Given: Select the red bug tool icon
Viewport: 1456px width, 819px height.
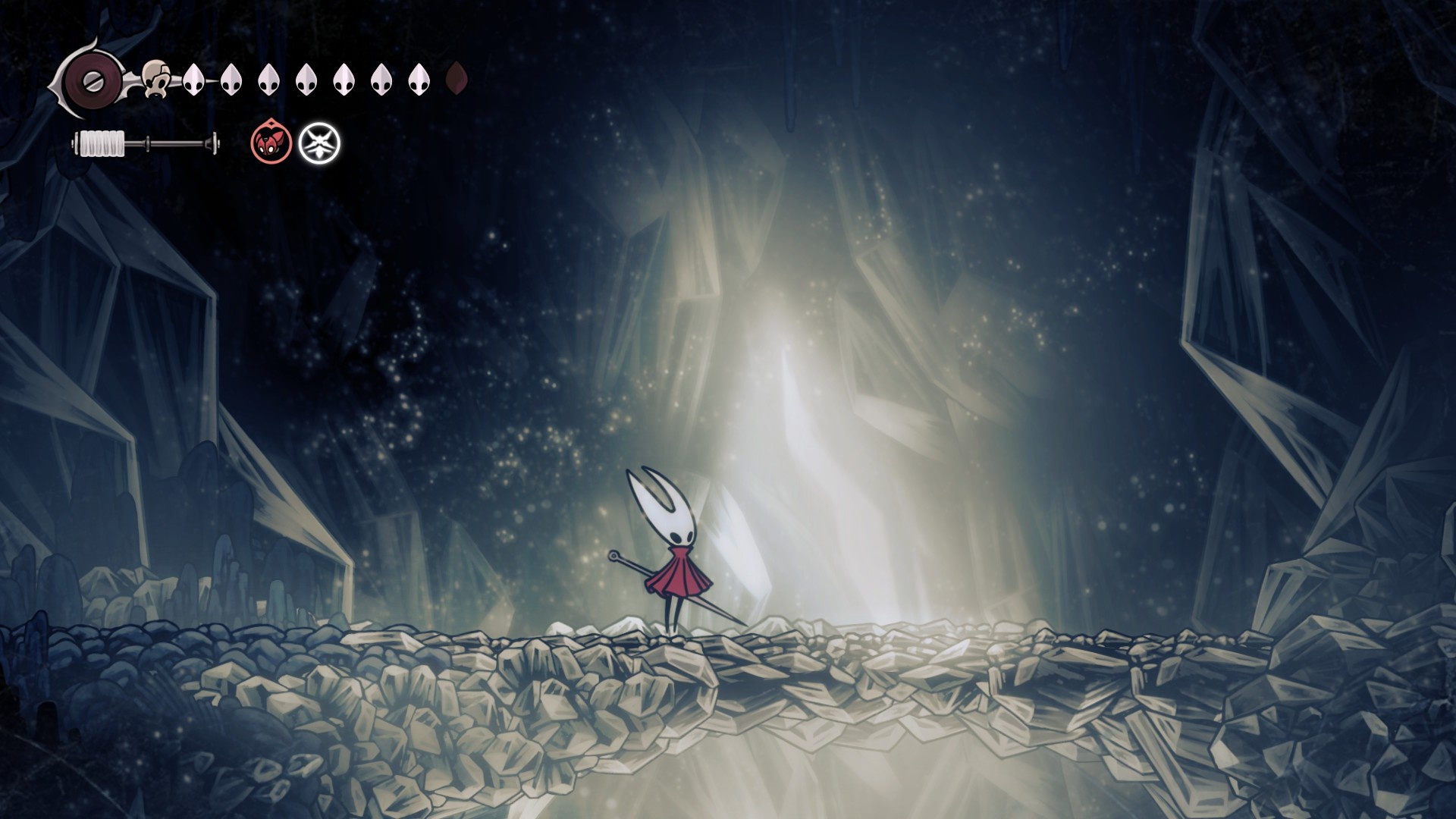Looking at the screenshot, I should (x=271, y=143).
